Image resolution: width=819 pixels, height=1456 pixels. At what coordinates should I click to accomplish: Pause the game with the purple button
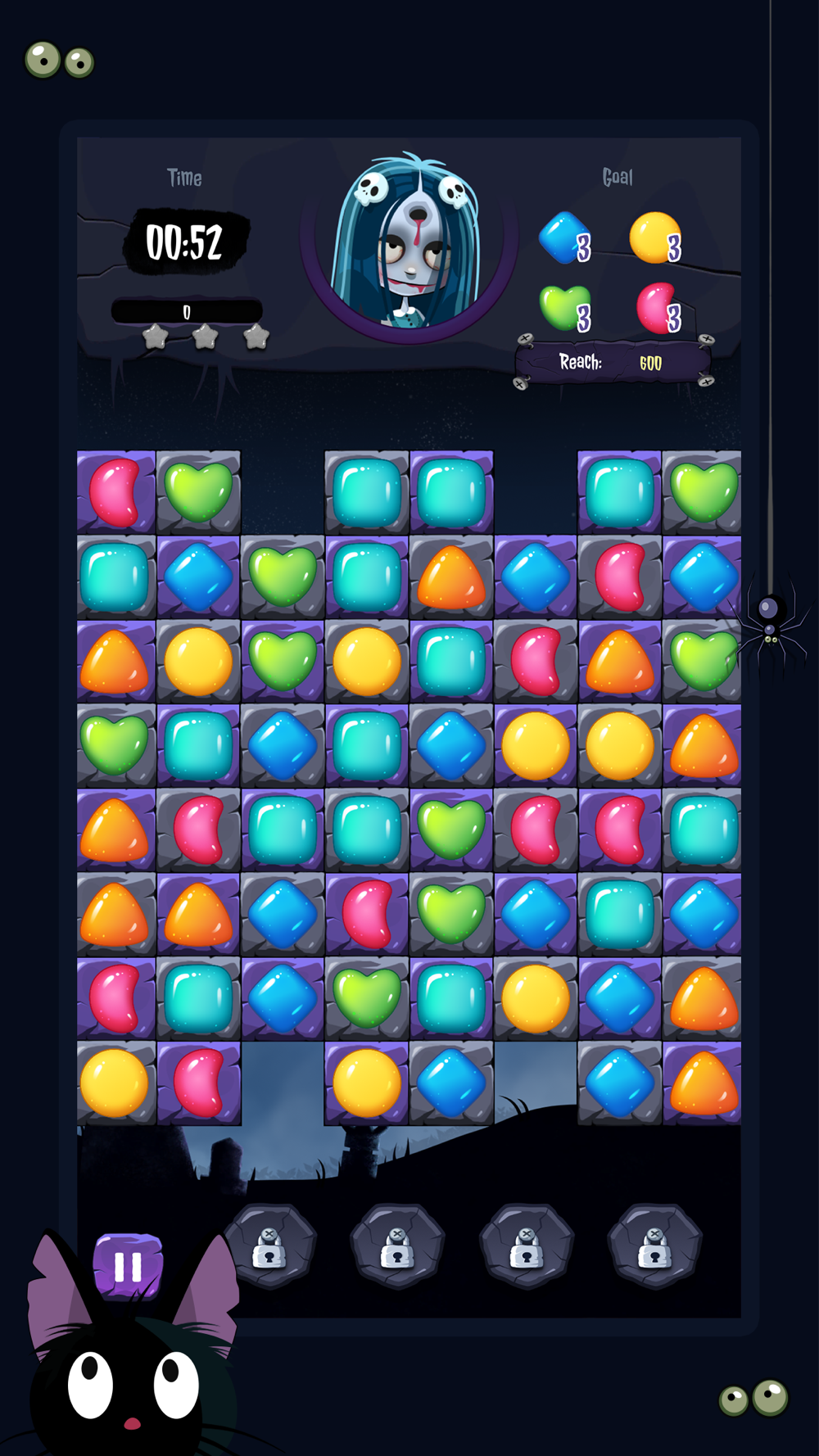coord(128,1266)
